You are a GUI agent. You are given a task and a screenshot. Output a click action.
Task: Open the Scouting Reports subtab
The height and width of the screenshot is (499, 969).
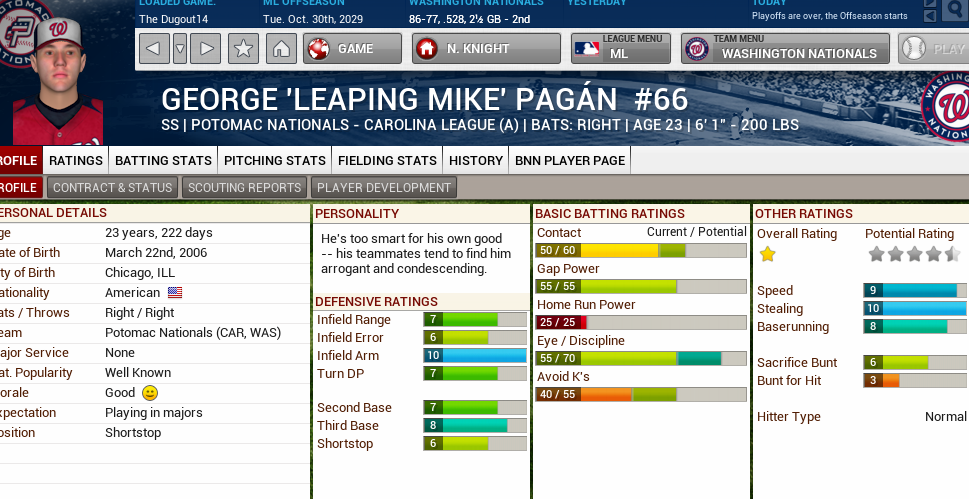[245, 187]
